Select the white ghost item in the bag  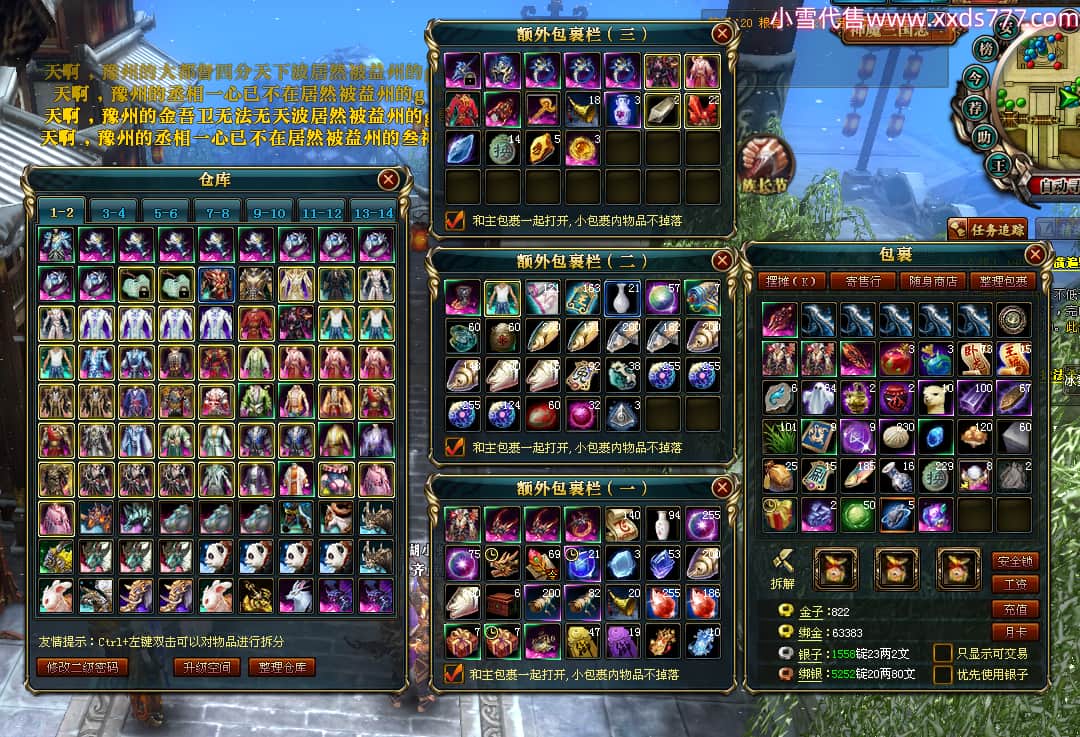pyautogui.click(x=820, y=397)
